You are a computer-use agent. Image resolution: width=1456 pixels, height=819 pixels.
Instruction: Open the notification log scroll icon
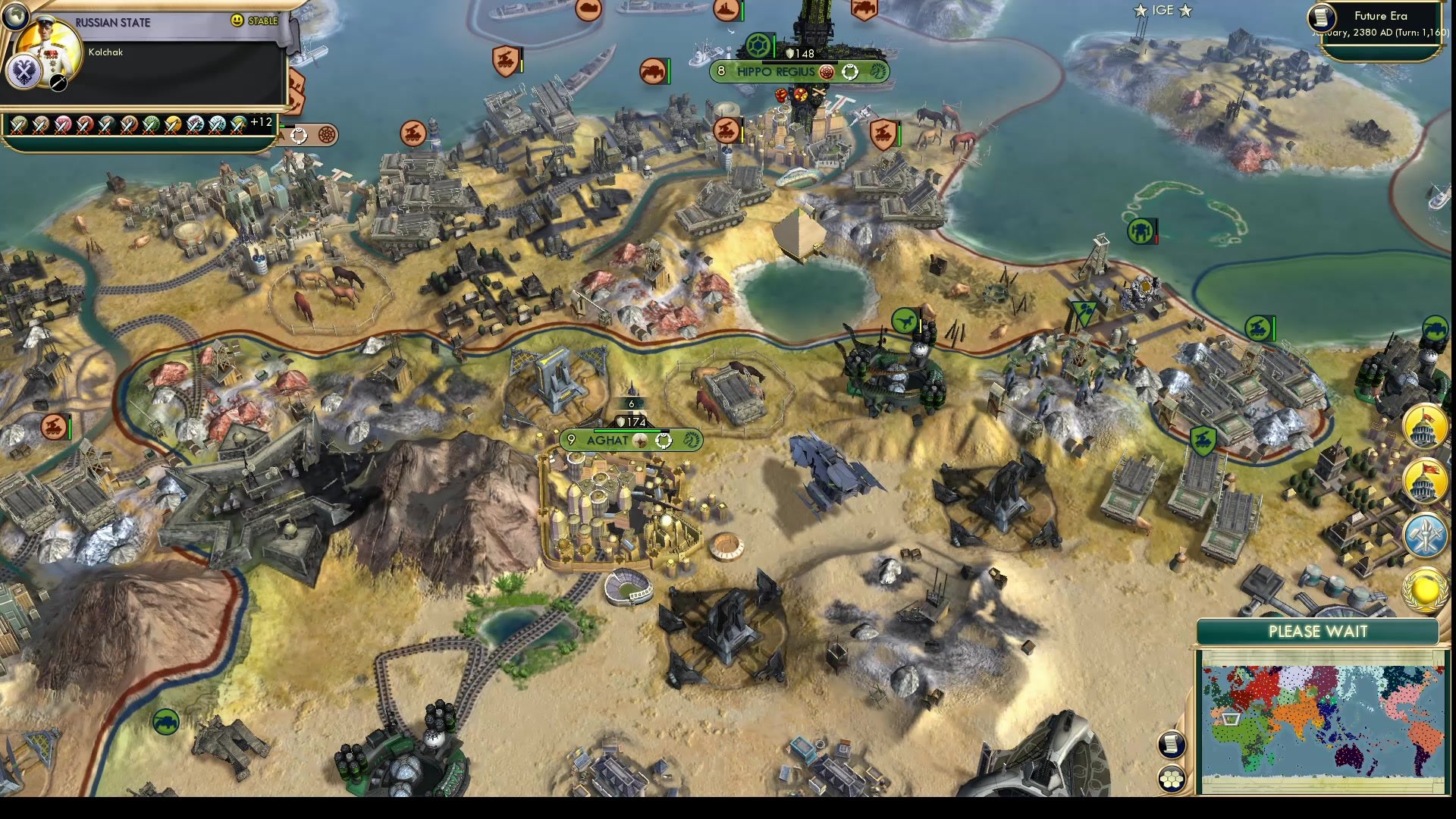[1172, 745]
